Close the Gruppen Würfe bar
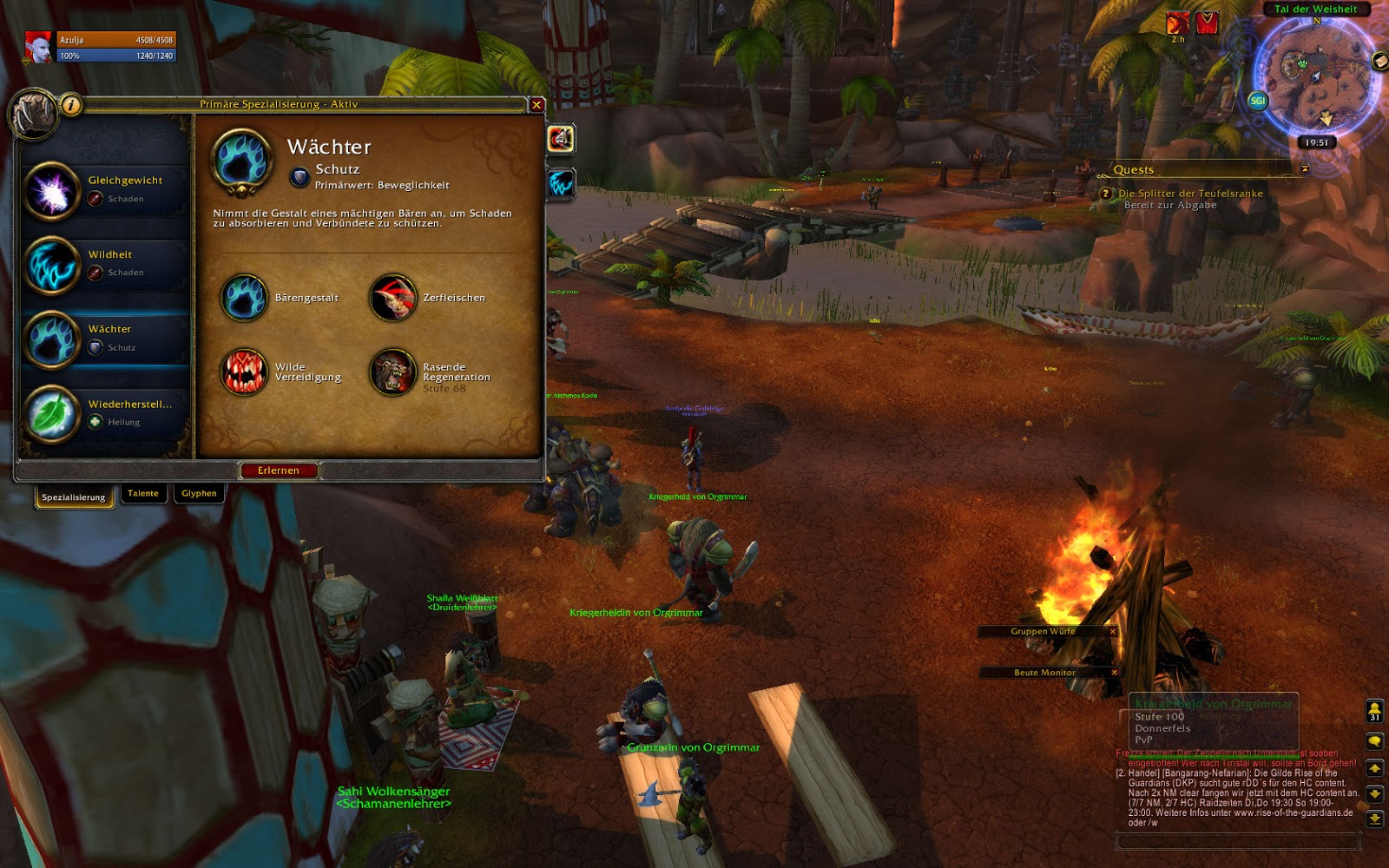 (x=1113, y=632)
